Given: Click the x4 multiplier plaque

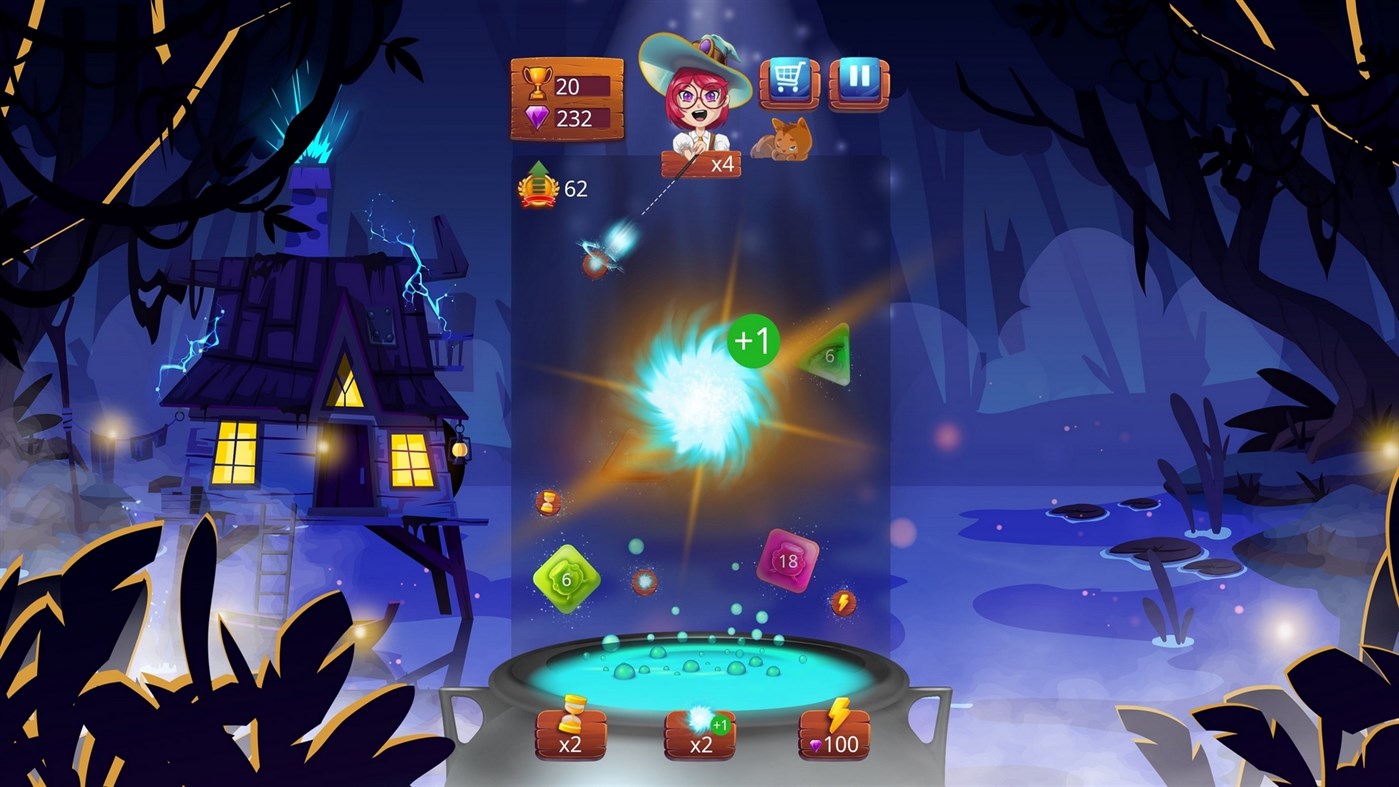Looking at the screenshot, I should (703, 165).
